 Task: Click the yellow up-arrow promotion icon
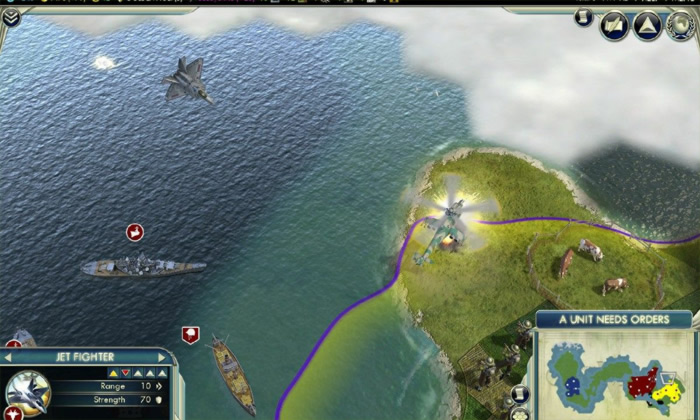(x=113, y=372)
